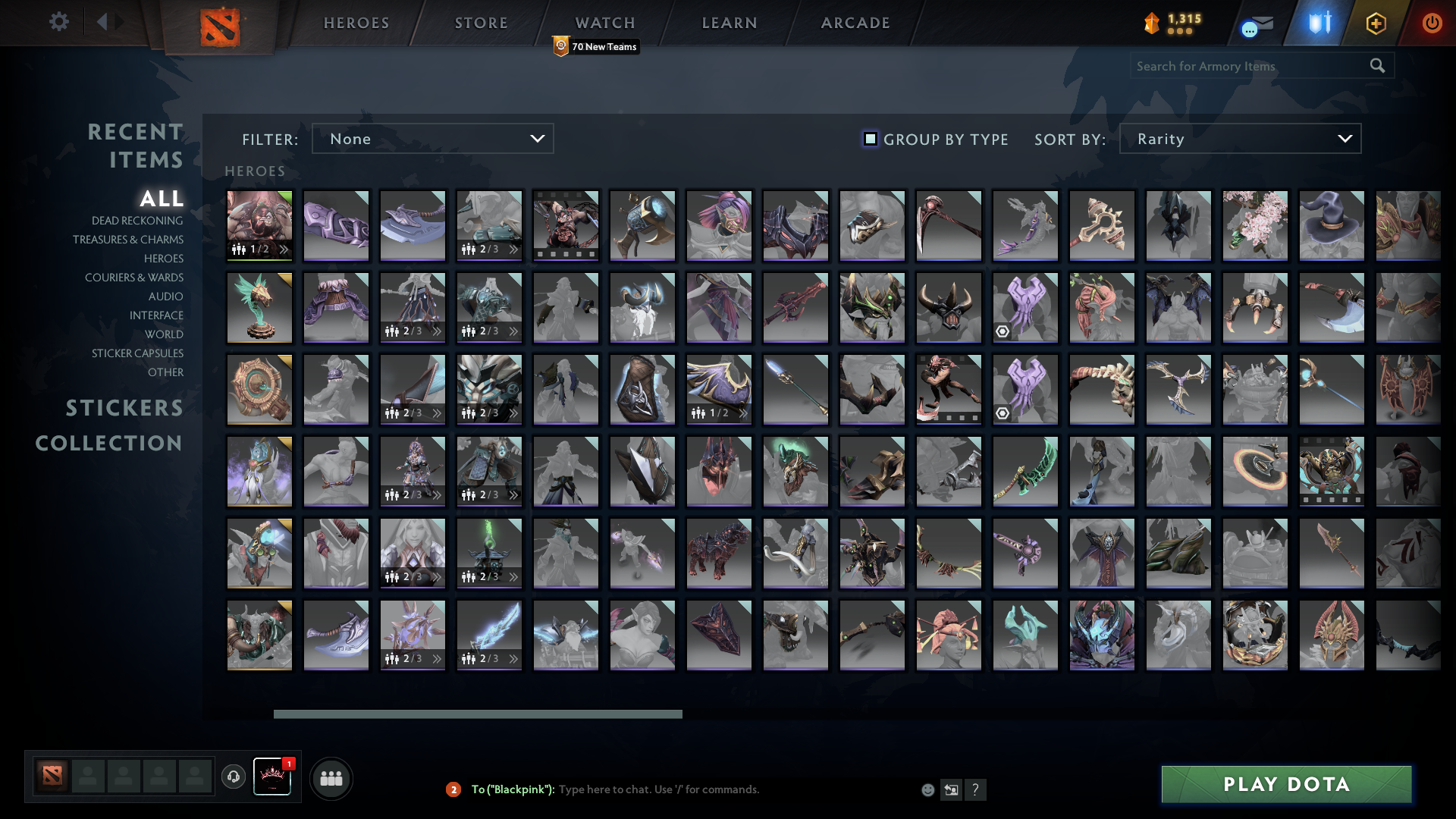Select the Stickers sidebar link

pos(124,408)
